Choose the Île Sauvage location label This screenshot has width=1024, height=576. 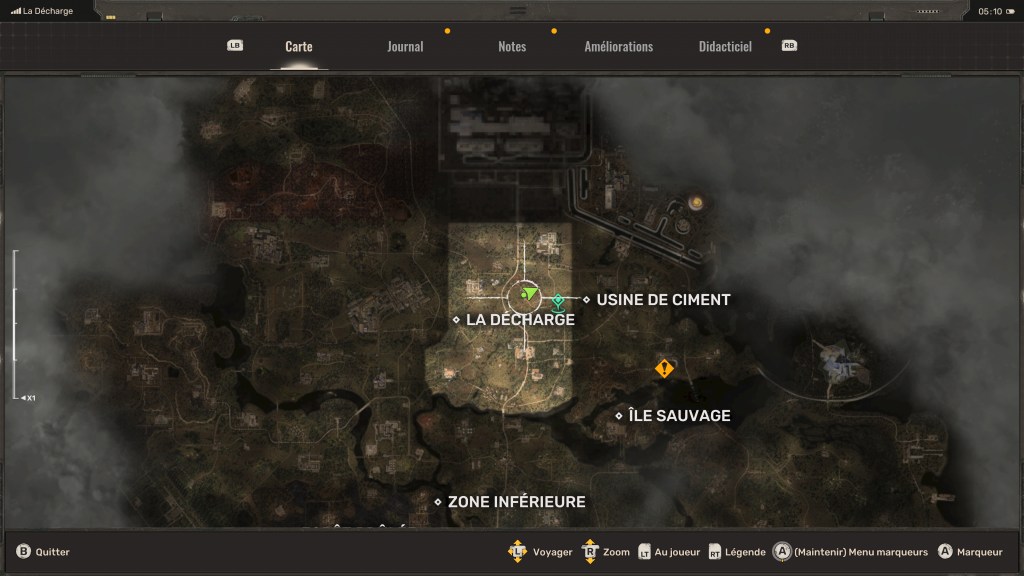click(679, 416)
